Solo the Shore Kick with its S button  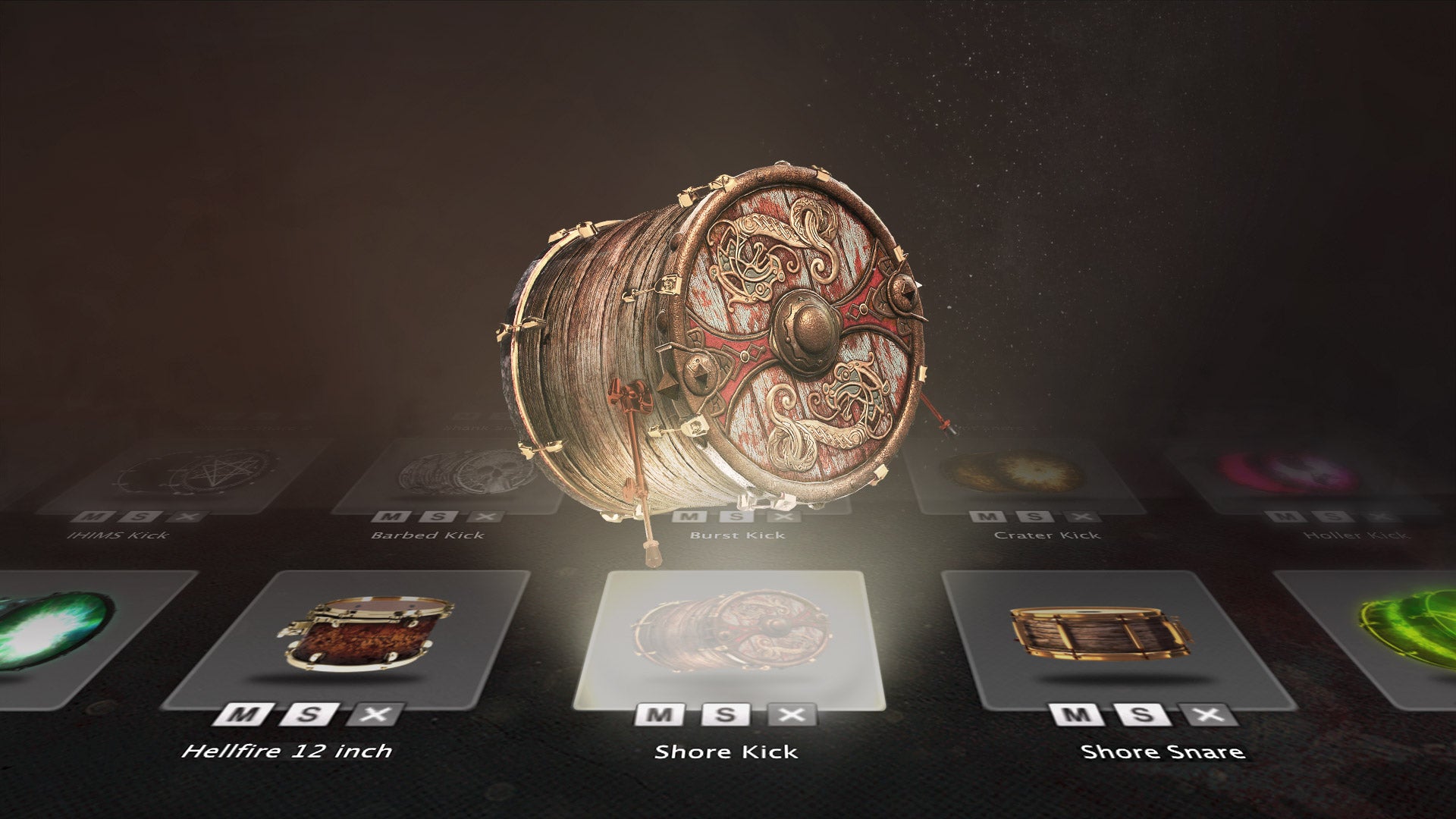point(725,714)
